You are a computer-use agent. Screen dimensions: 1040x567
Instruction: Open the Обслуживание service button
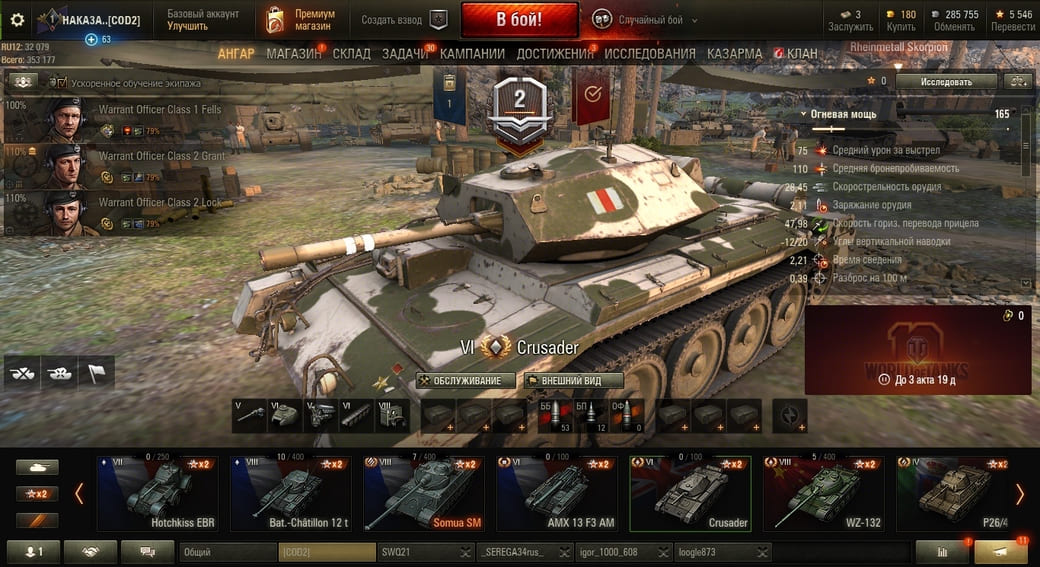(x=466, y=380)
